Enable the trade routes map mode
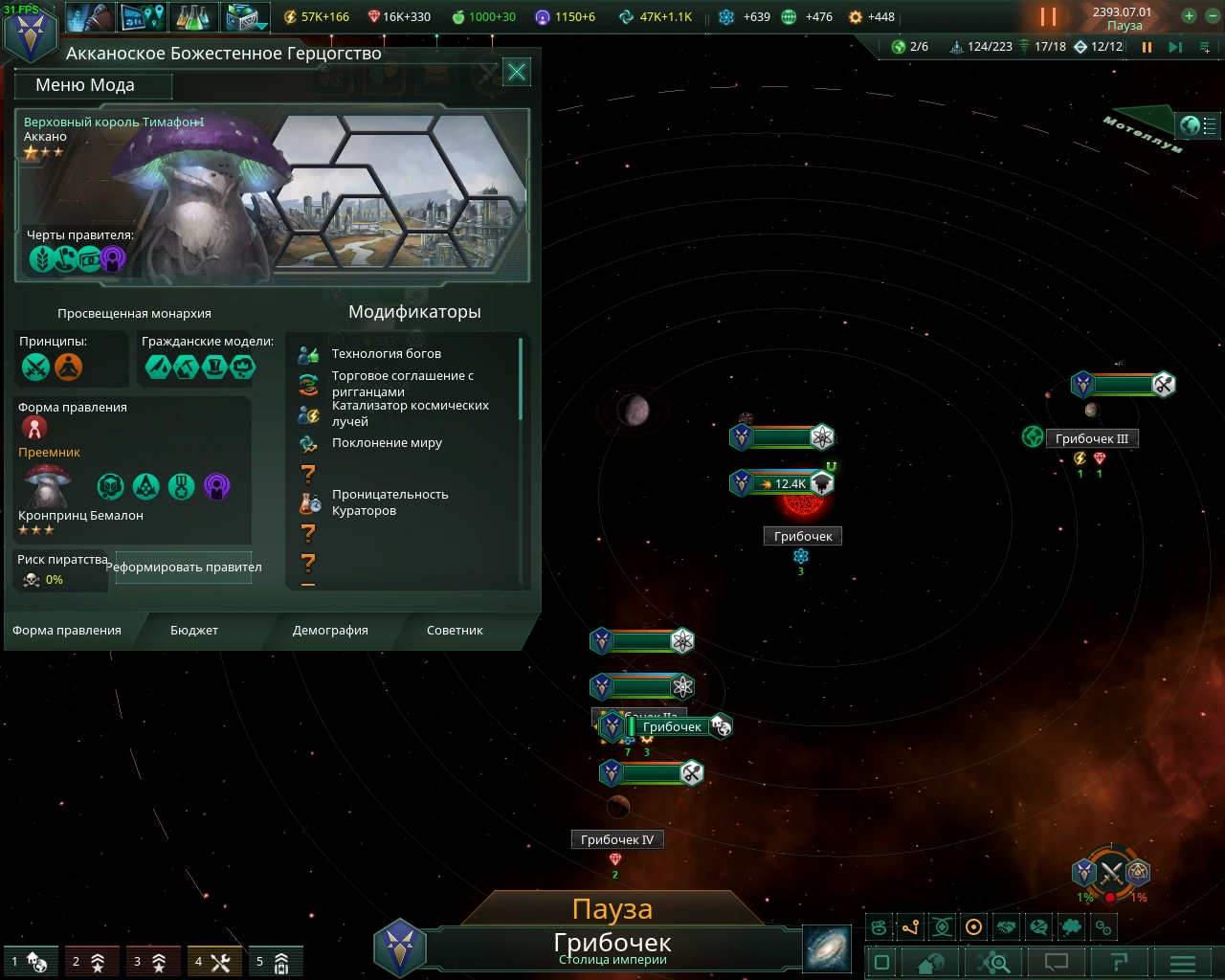Image resolution: width=1225 pixels, height=980 pixels. pyautogui.click(x=910, y=926)
